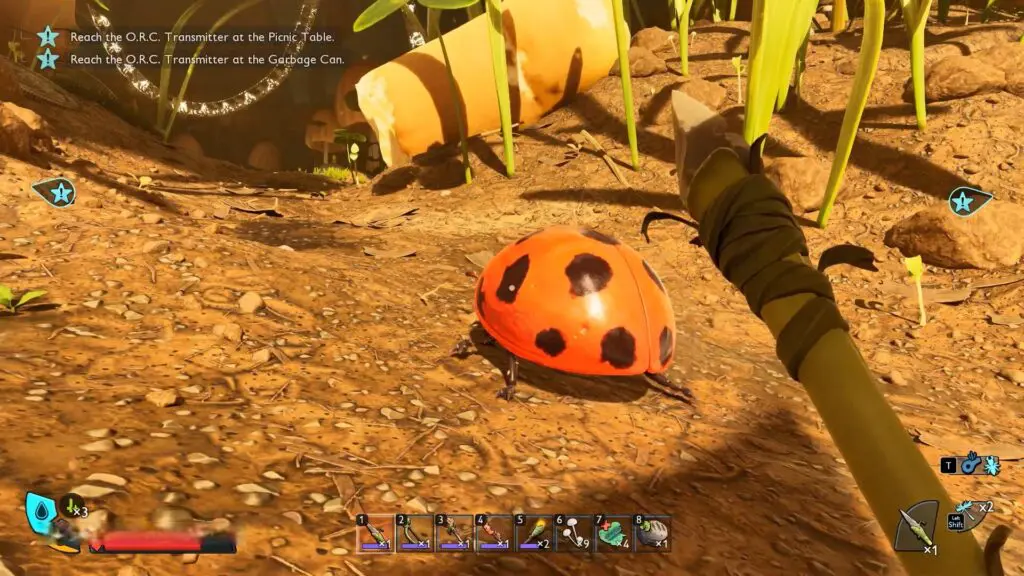Select the white mushrooms stack in slot 6

pos(573,533)
